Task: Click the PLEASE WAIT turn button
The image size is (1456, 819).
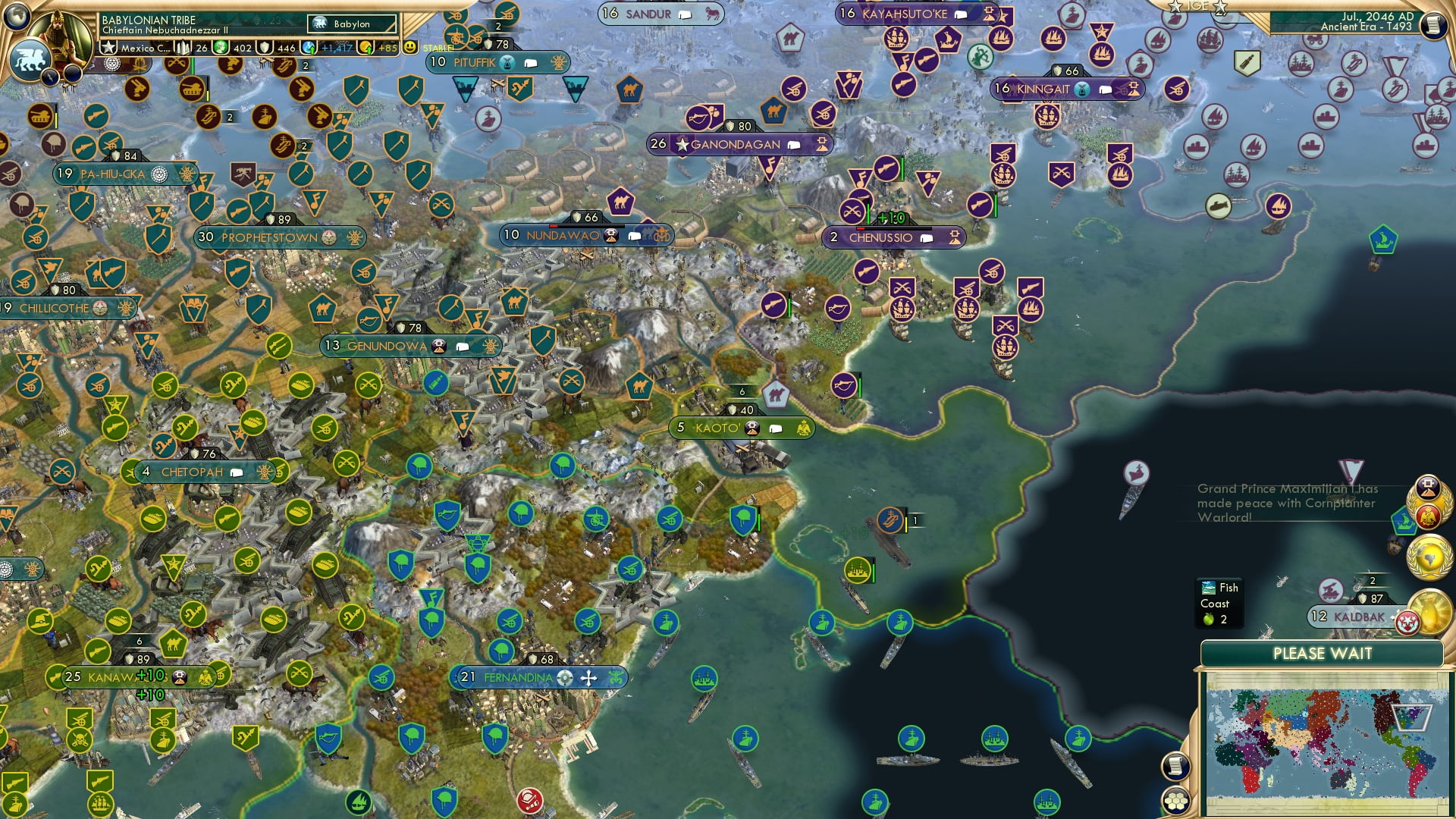Action: (x=1325, y=654)
